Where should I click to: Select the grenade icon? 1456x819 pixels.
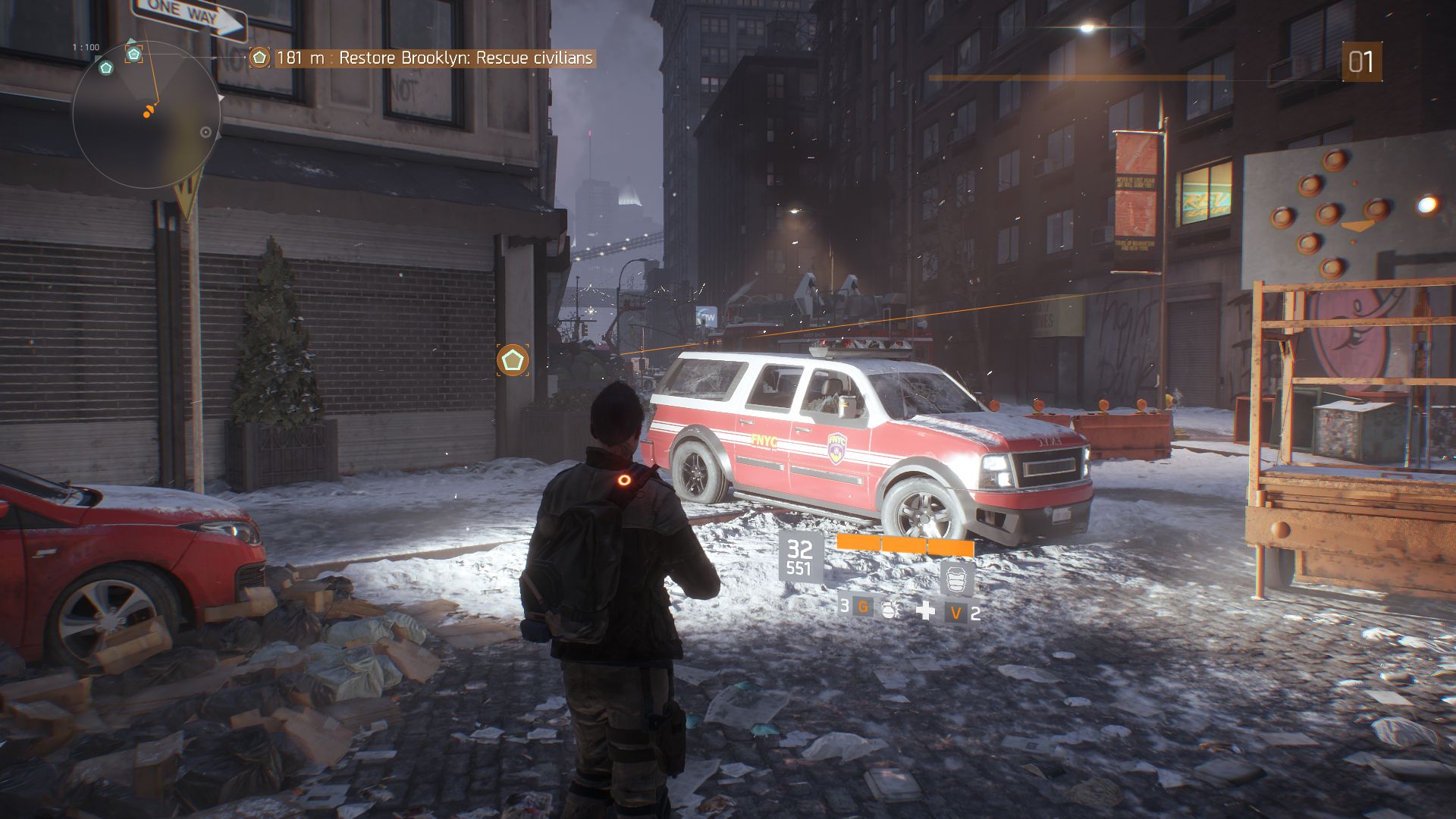890,609
